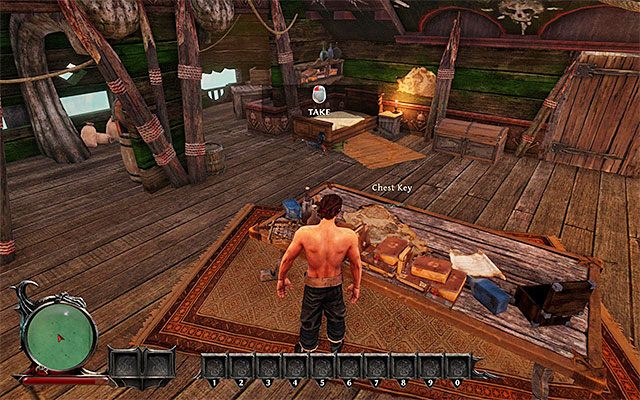Select hotbar slot number 4
This screenshot has height=400, width=640.
click(x=295, y=364)
